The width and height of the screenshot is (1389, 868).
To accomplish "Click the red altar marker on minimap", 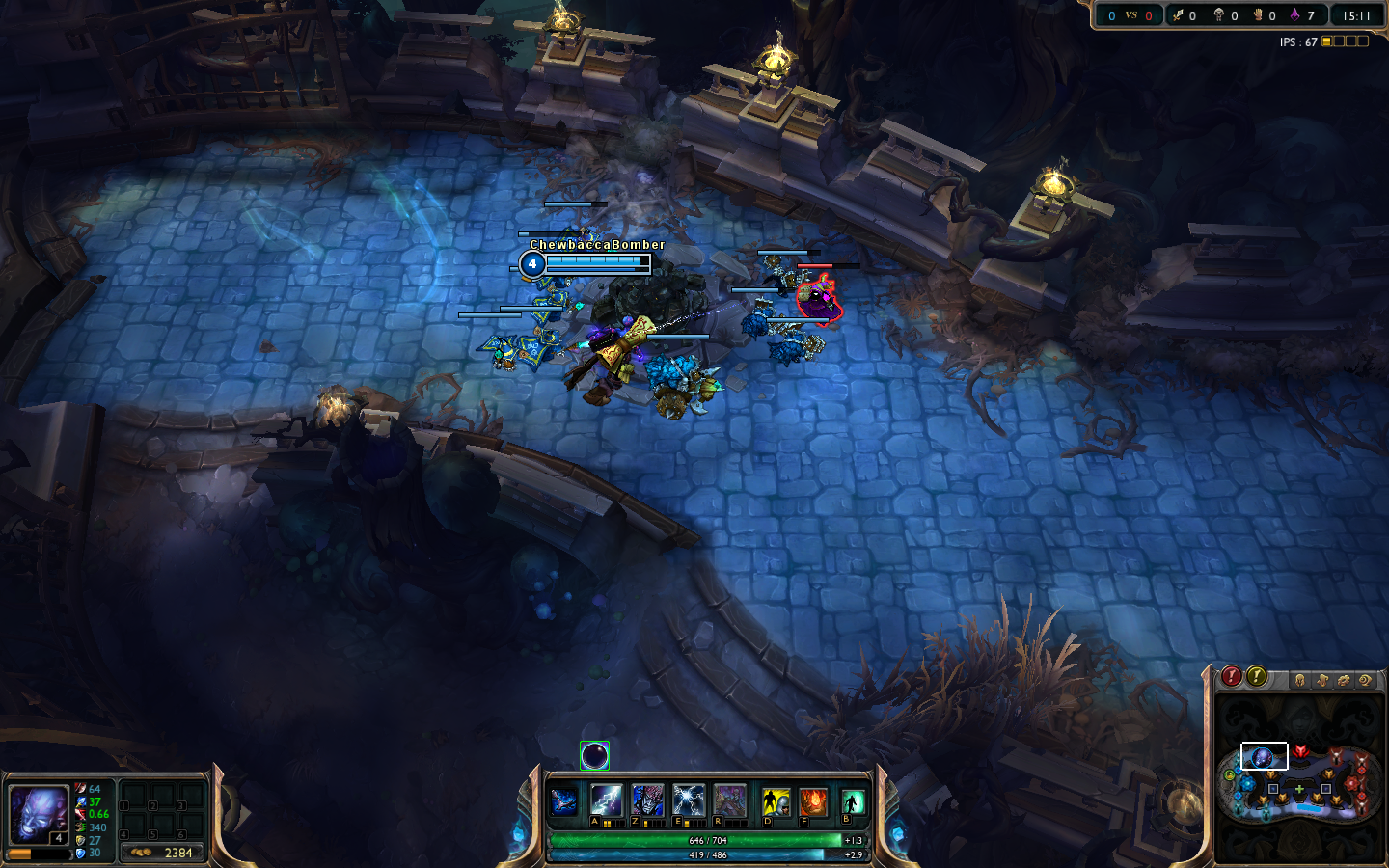I will tap(1300, 750).
